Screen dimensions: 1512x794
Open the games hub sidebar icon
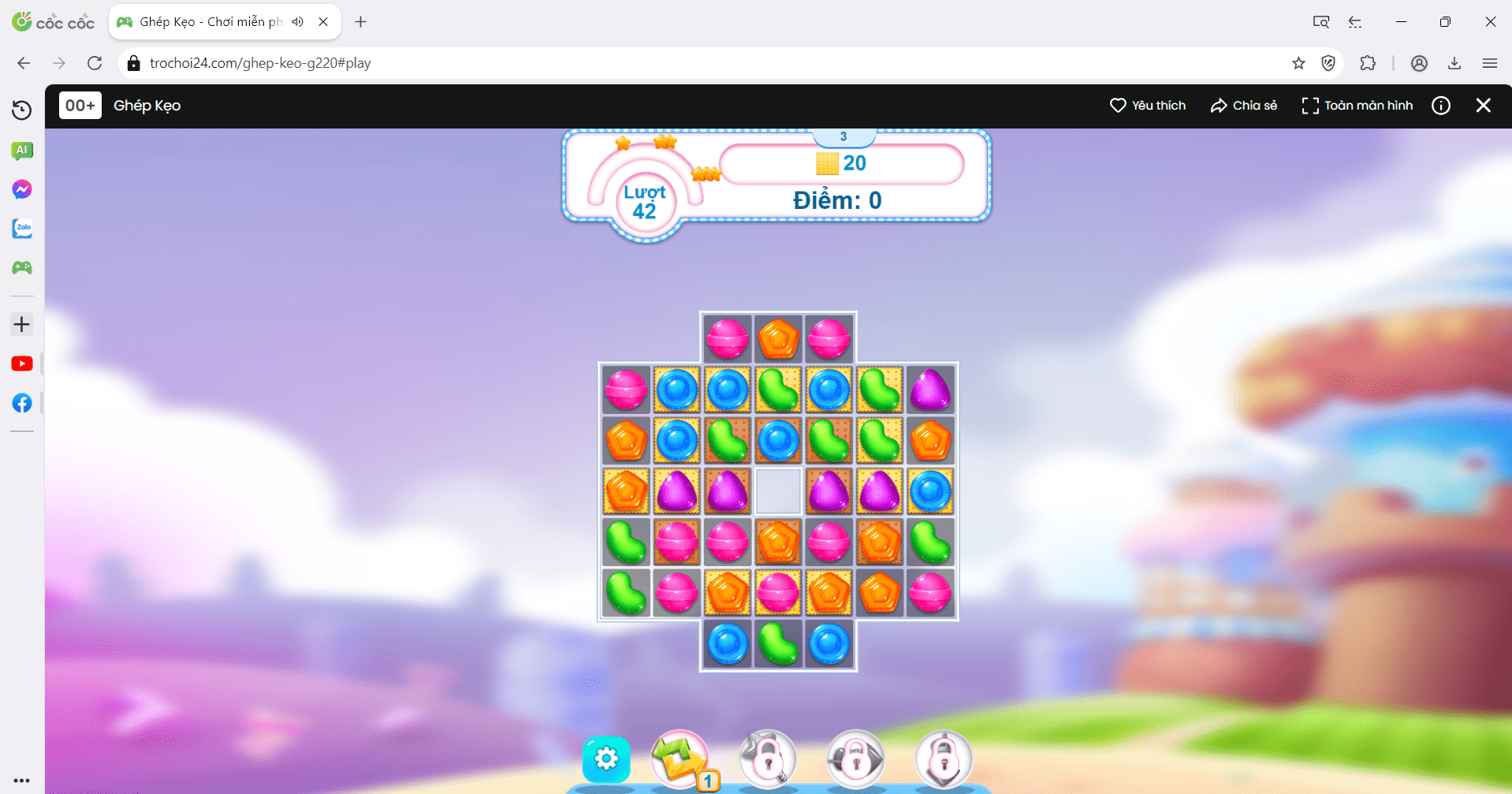[x=22, y=267]
